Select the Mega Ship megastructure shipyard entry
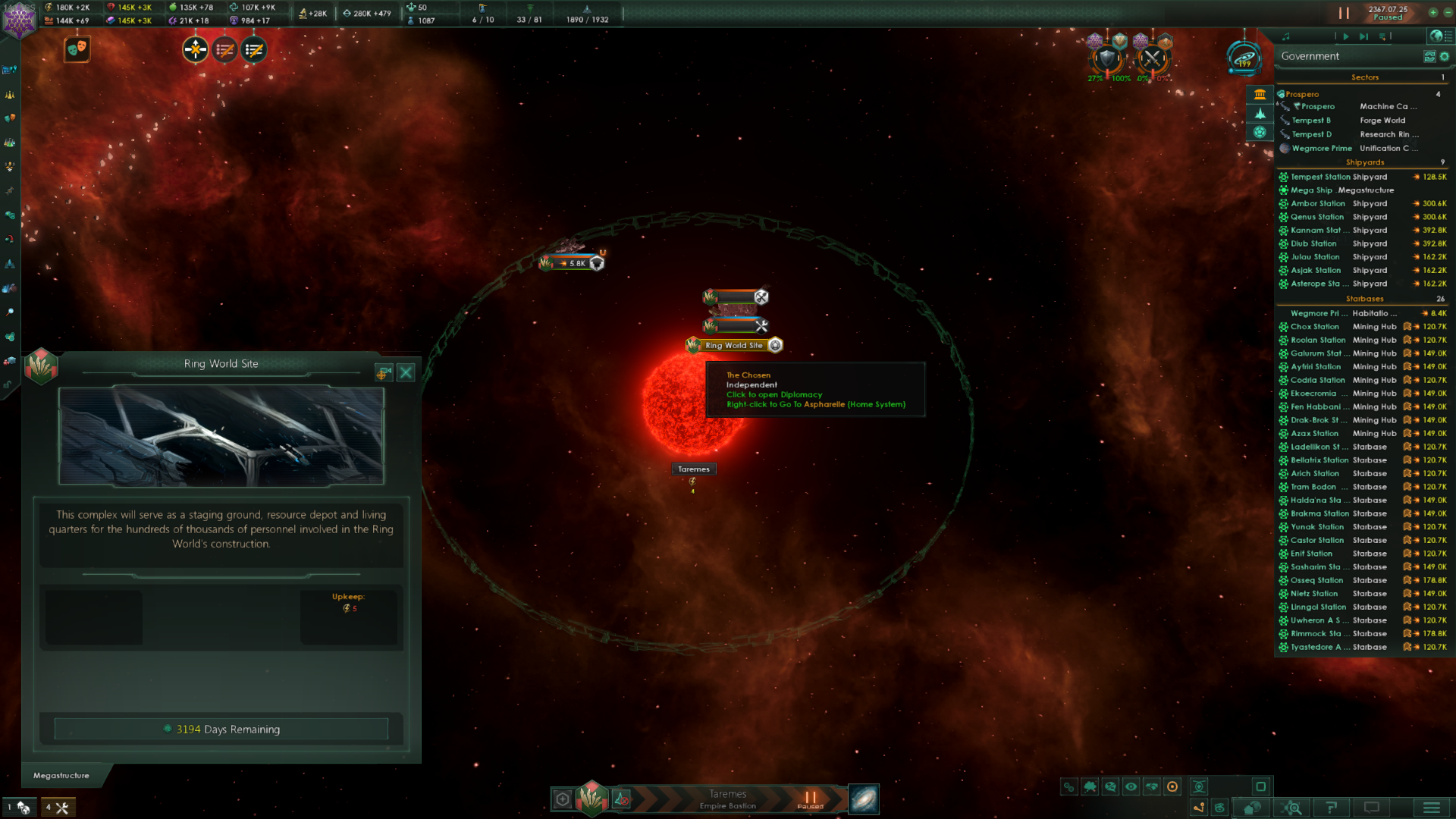This screenshot has width=1456, height=819. point(1342,190)
